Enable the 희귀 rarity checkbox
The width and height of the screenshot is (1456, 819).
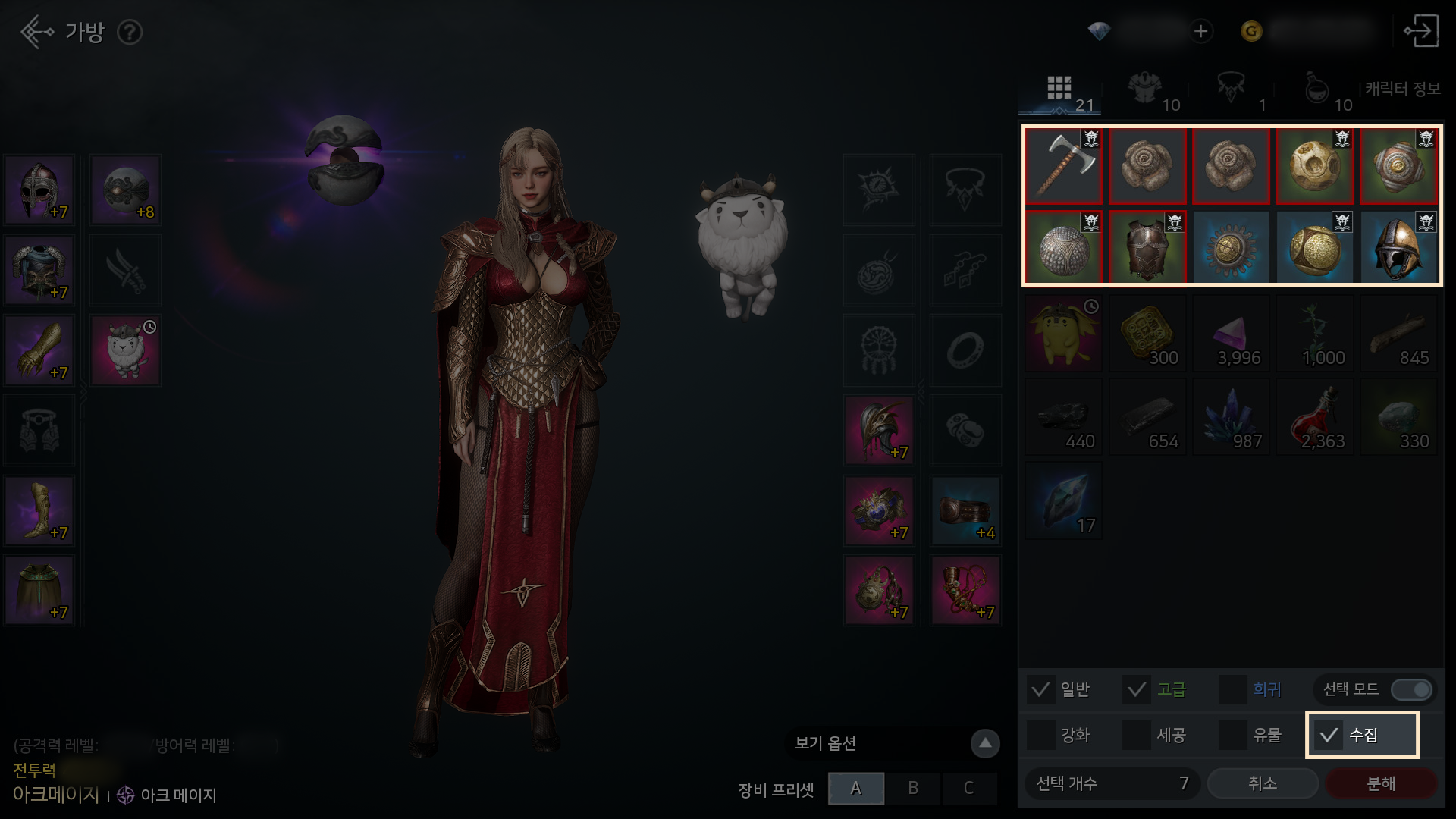point(1232,689)
